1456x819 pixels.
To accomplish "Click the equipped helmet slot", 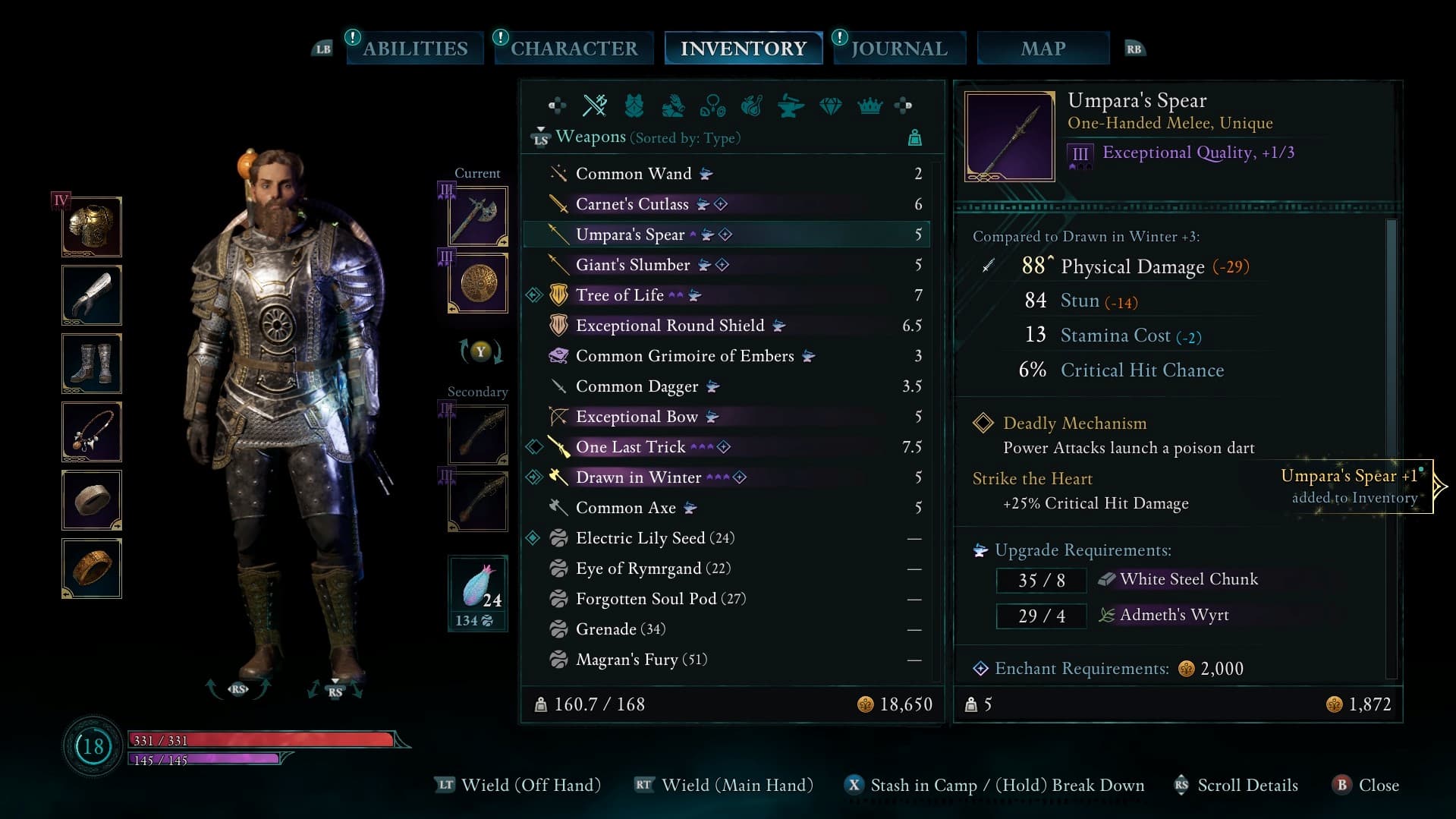I will 91,226.
